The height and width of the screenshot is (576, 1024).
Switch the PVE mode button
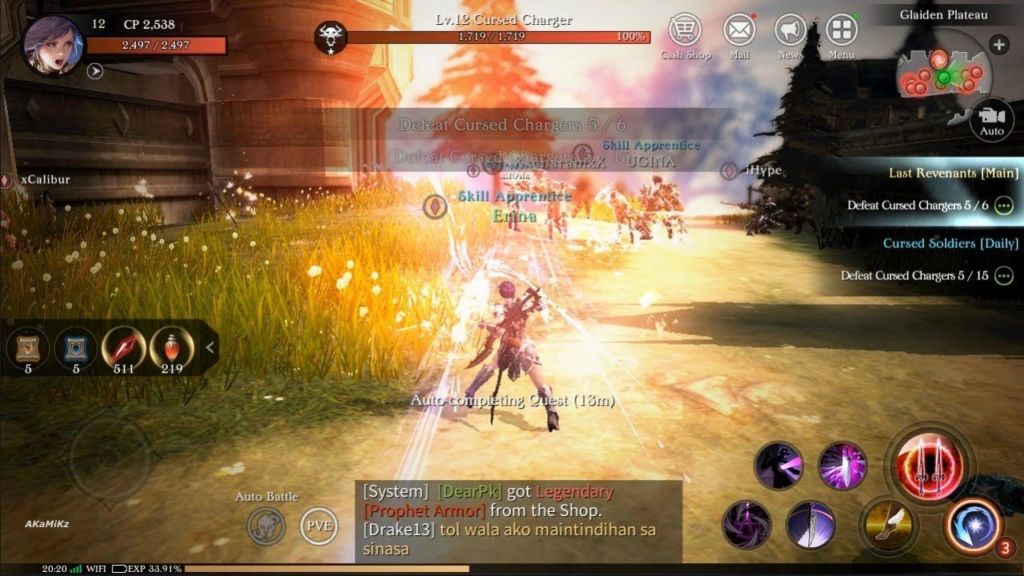319,526
